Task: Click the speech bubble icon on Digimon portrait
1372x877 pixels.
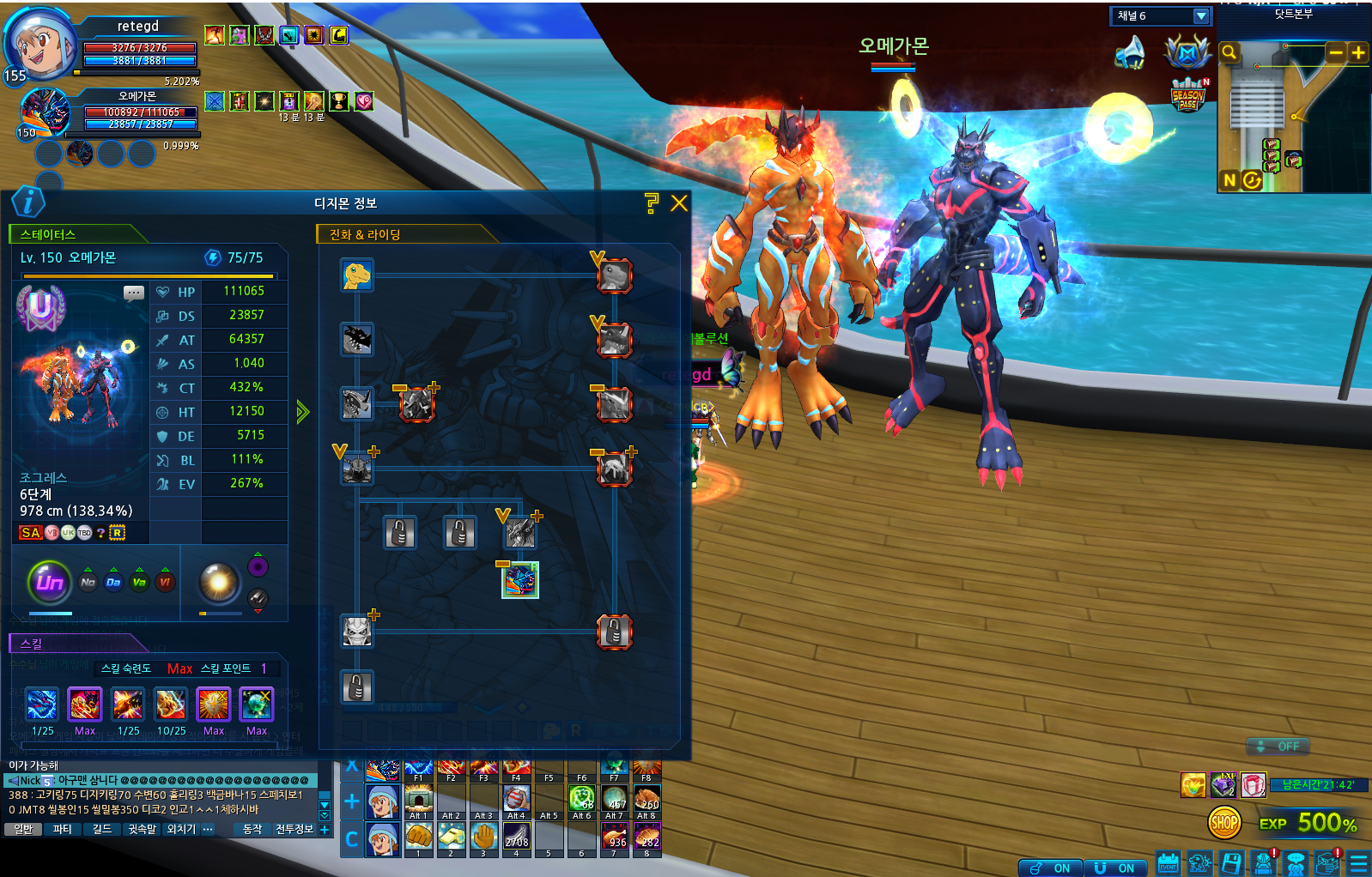Action: click(134, 293)
